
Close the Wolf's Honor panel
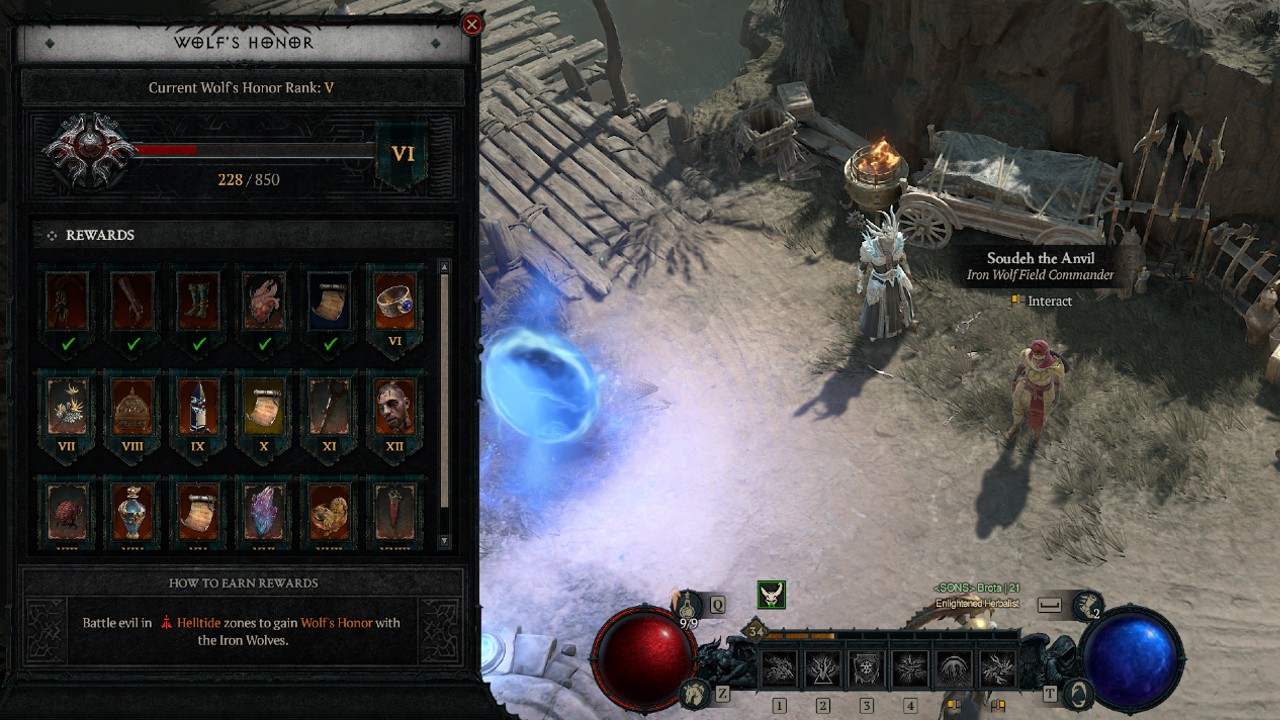tap(472, 25)
